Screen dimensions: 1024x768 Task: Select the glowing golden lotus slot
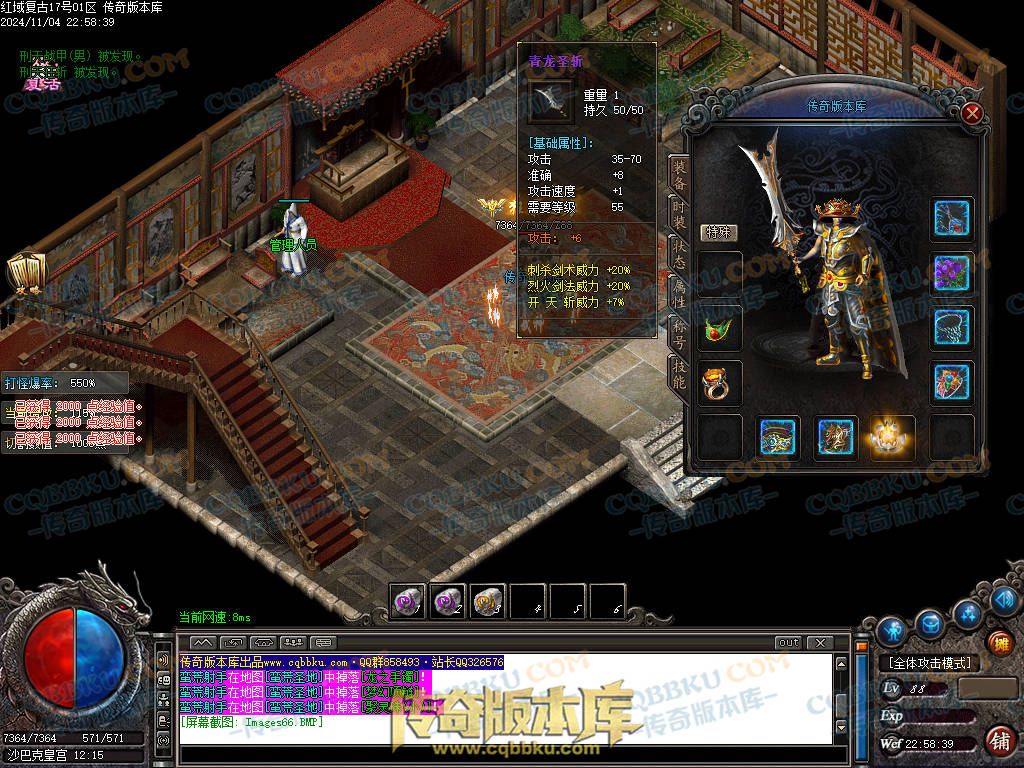[x=892, y=437]
